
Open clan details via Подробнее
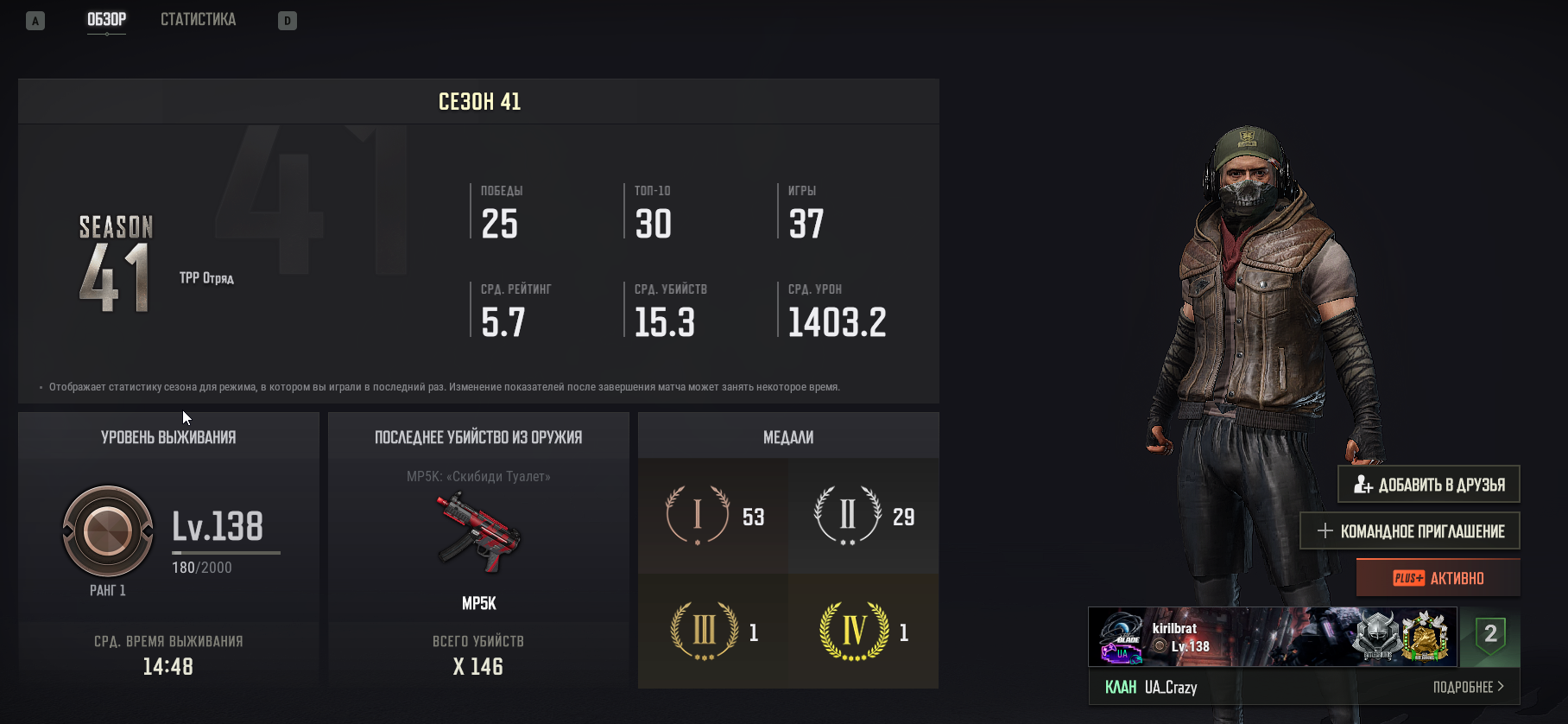point(1468,687)
